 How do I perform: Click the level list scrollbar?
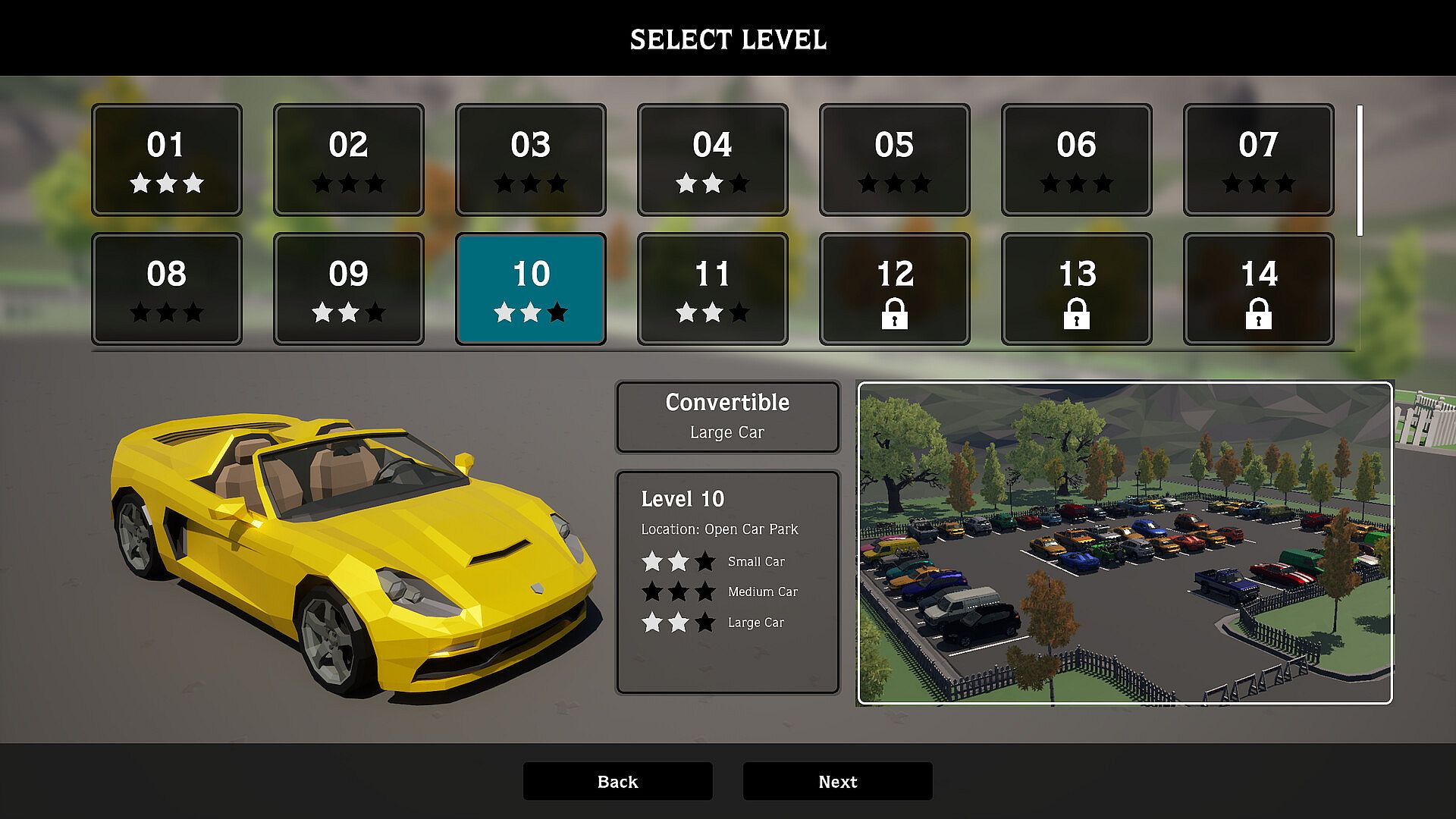(x=1360, y=171)
